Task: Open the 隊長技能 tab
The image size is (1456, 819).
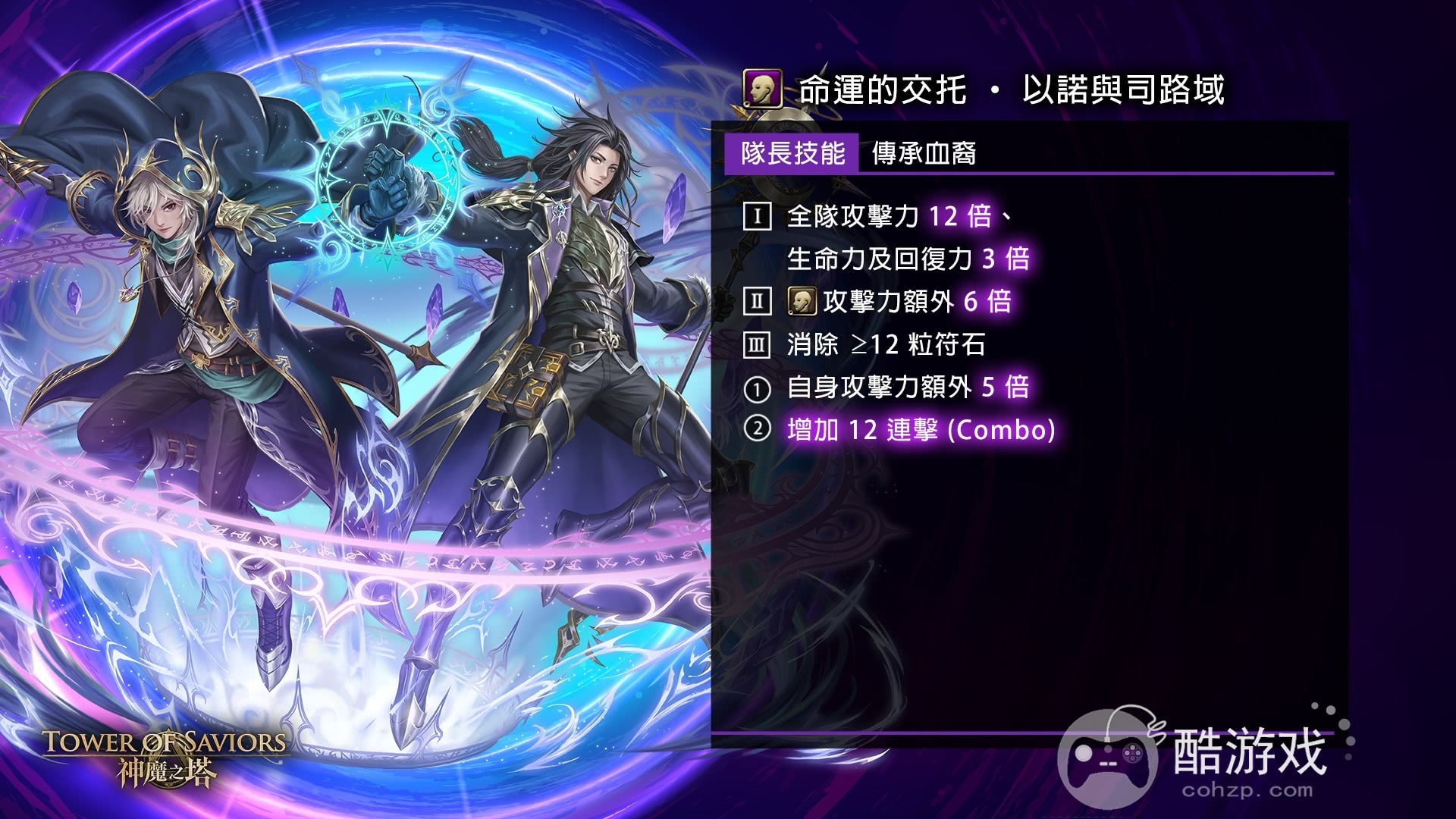Action: click(793, 154)
